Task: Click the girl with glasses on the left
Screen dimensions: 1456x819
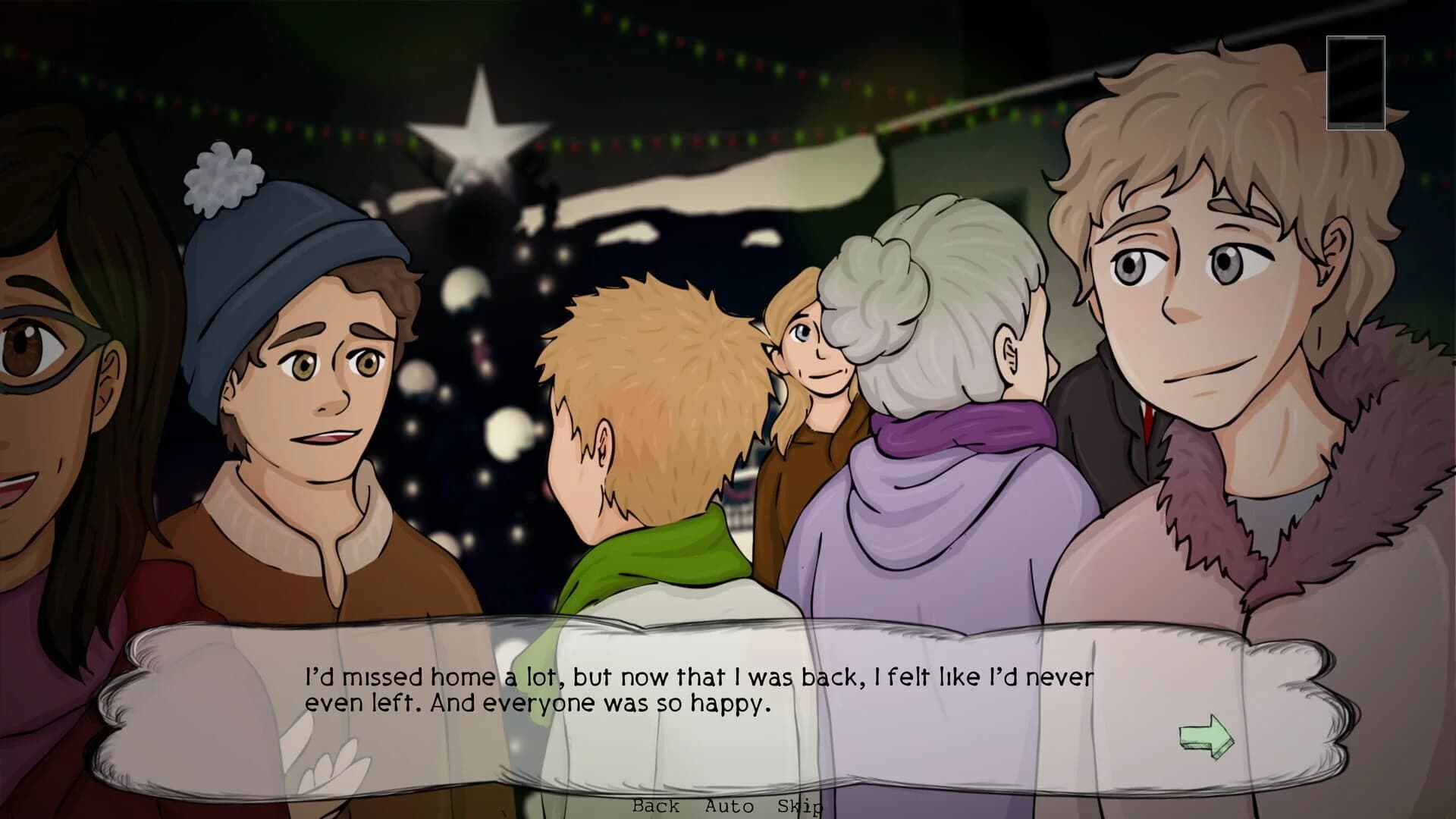Action: [x=45, y=364]
